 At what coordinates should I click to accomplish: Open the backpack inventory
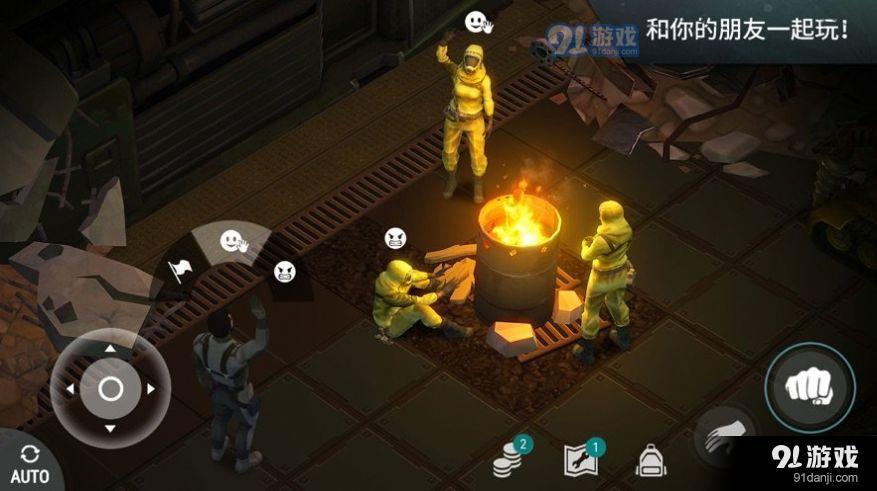coord(651,460)
